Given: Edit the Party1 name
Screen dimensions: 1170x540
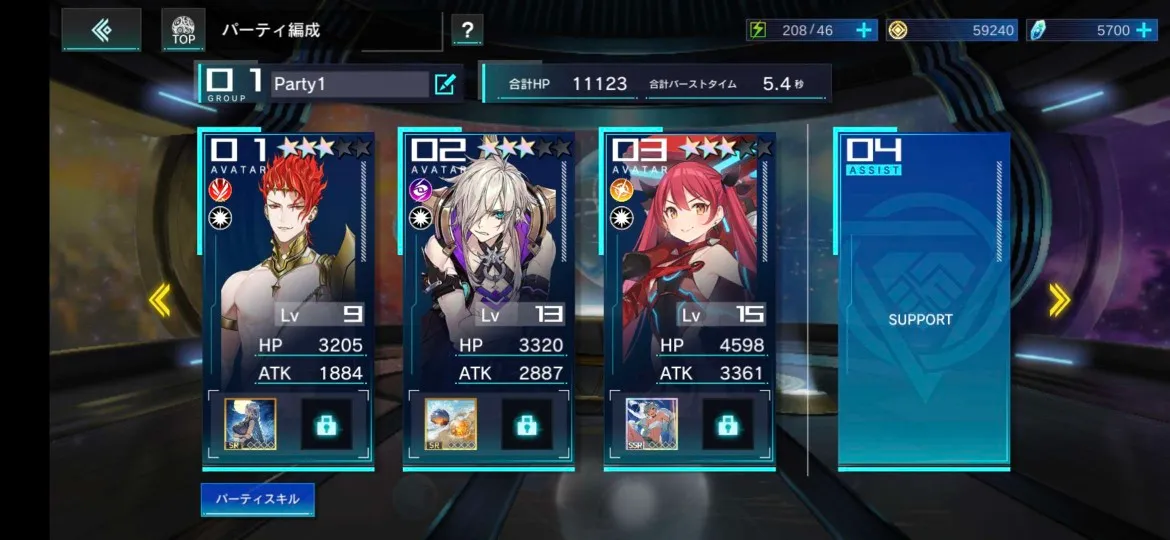Looking at the screenshot, I should point(445,84).
